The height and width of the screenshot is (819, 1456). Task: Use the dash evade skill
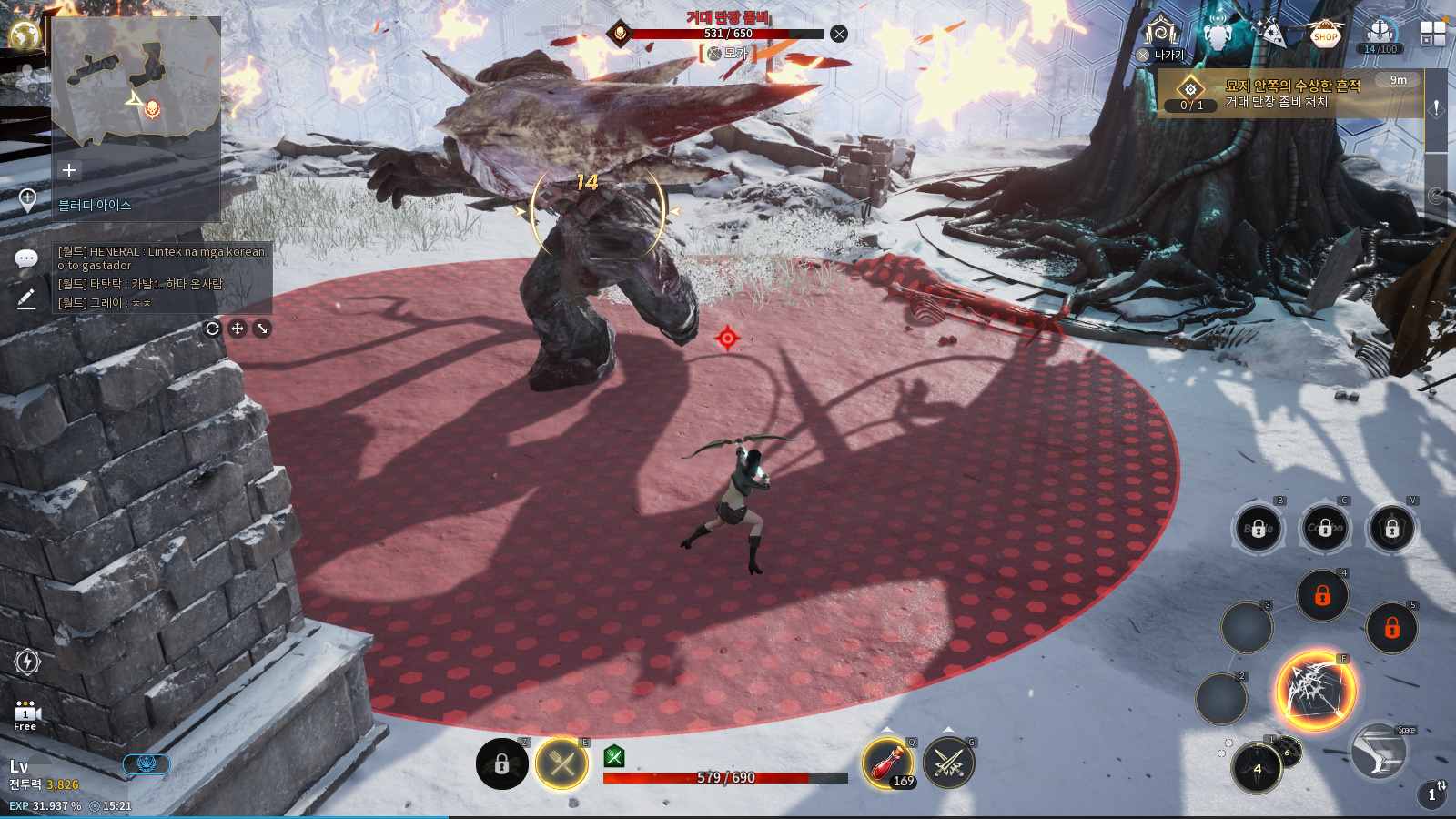[1380, 752]
